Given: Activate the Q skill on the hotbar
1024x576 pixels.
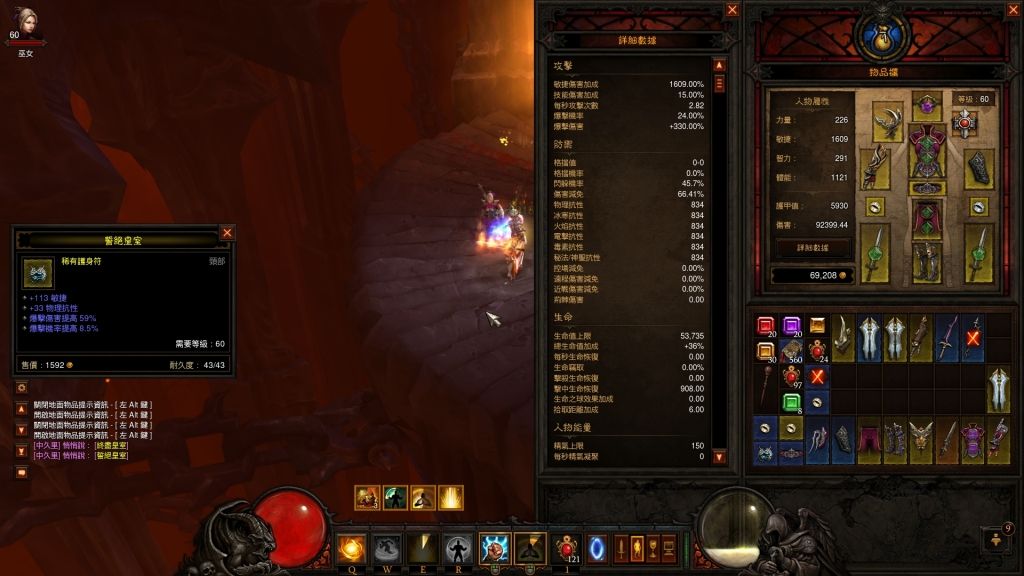Looking at the screenshot, I should pos(351,548).
